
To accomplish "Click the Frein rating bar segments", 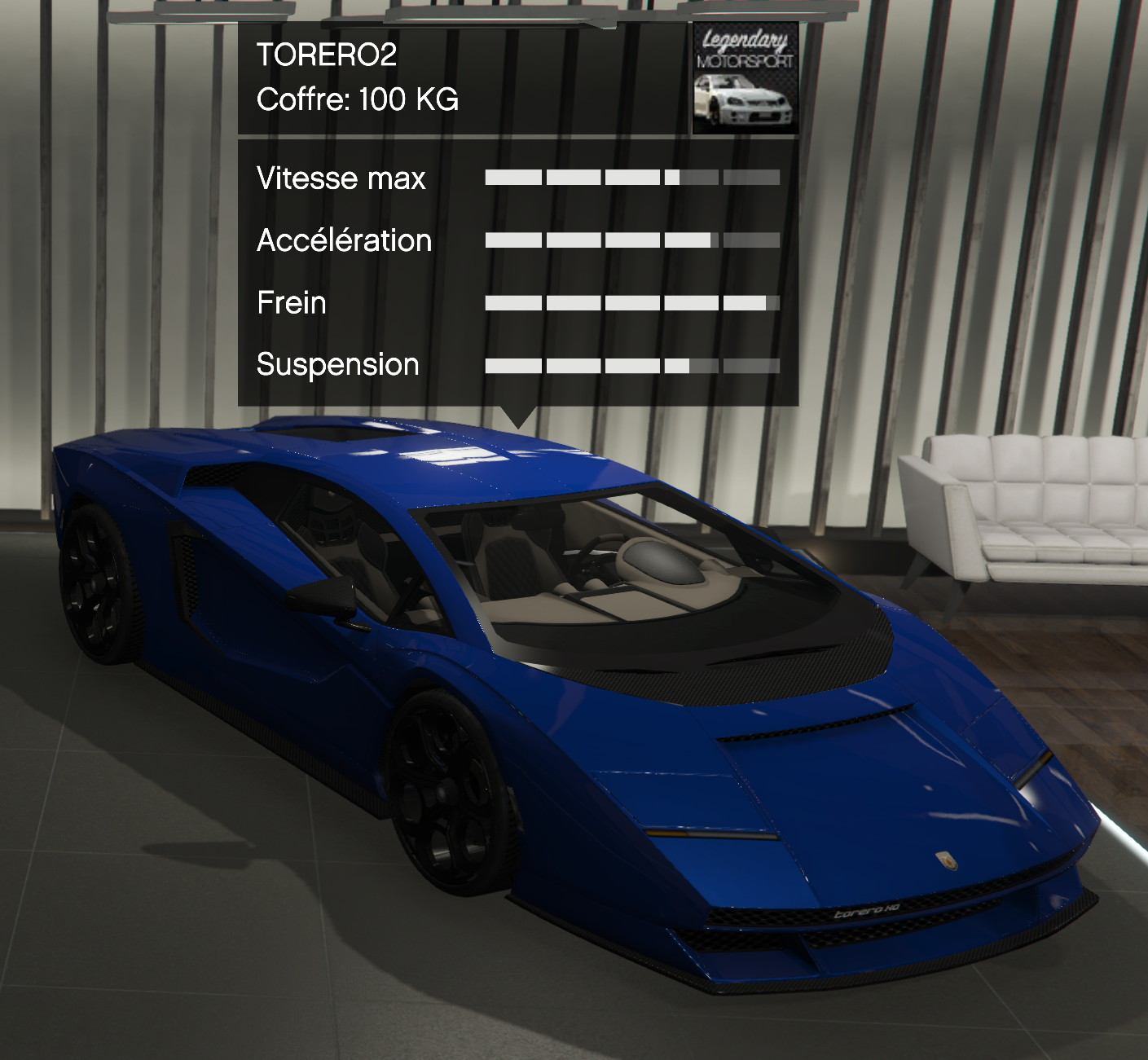I will click(631, 301).
